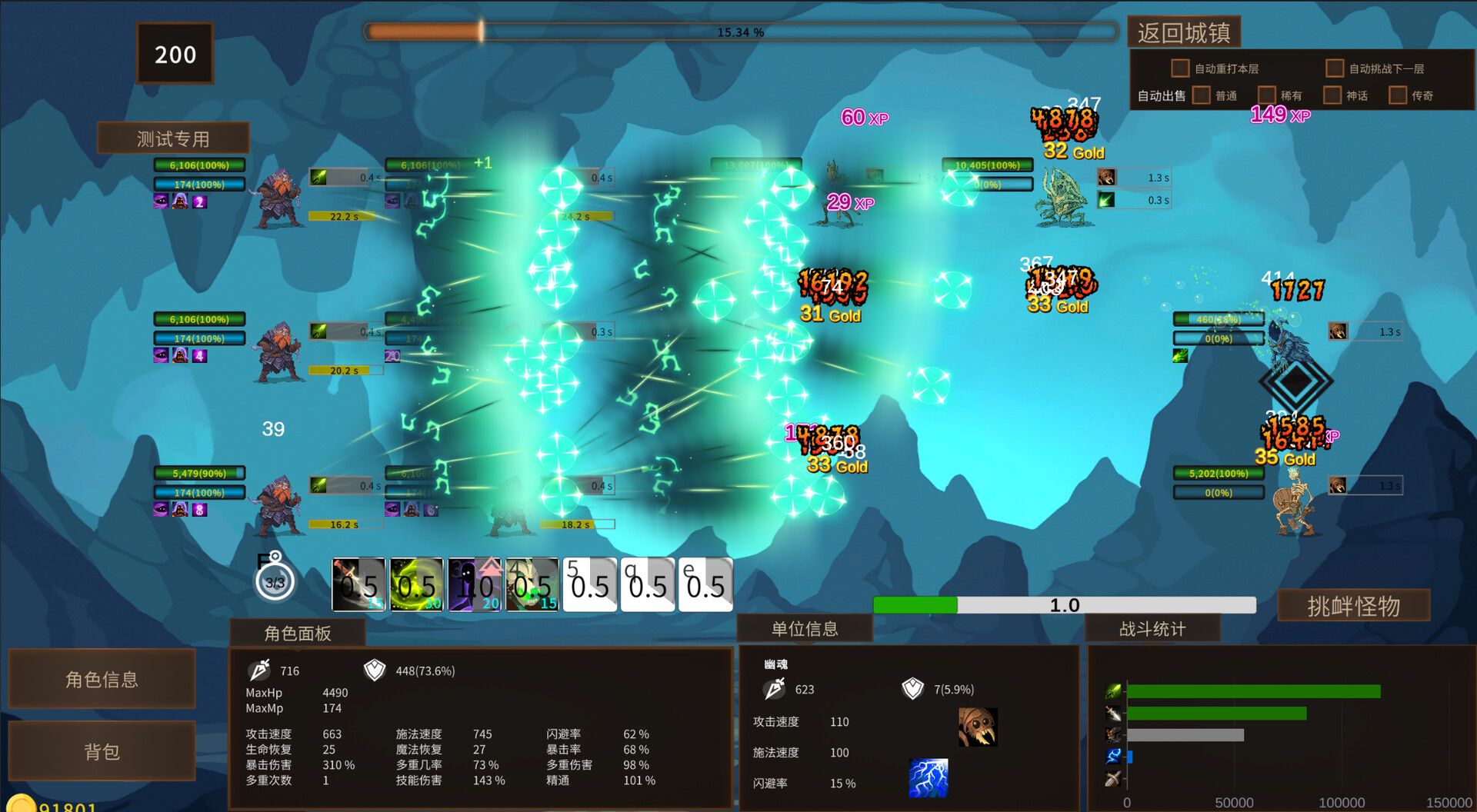Click the 返回城镇 return-to-town button

point(1184,33)
